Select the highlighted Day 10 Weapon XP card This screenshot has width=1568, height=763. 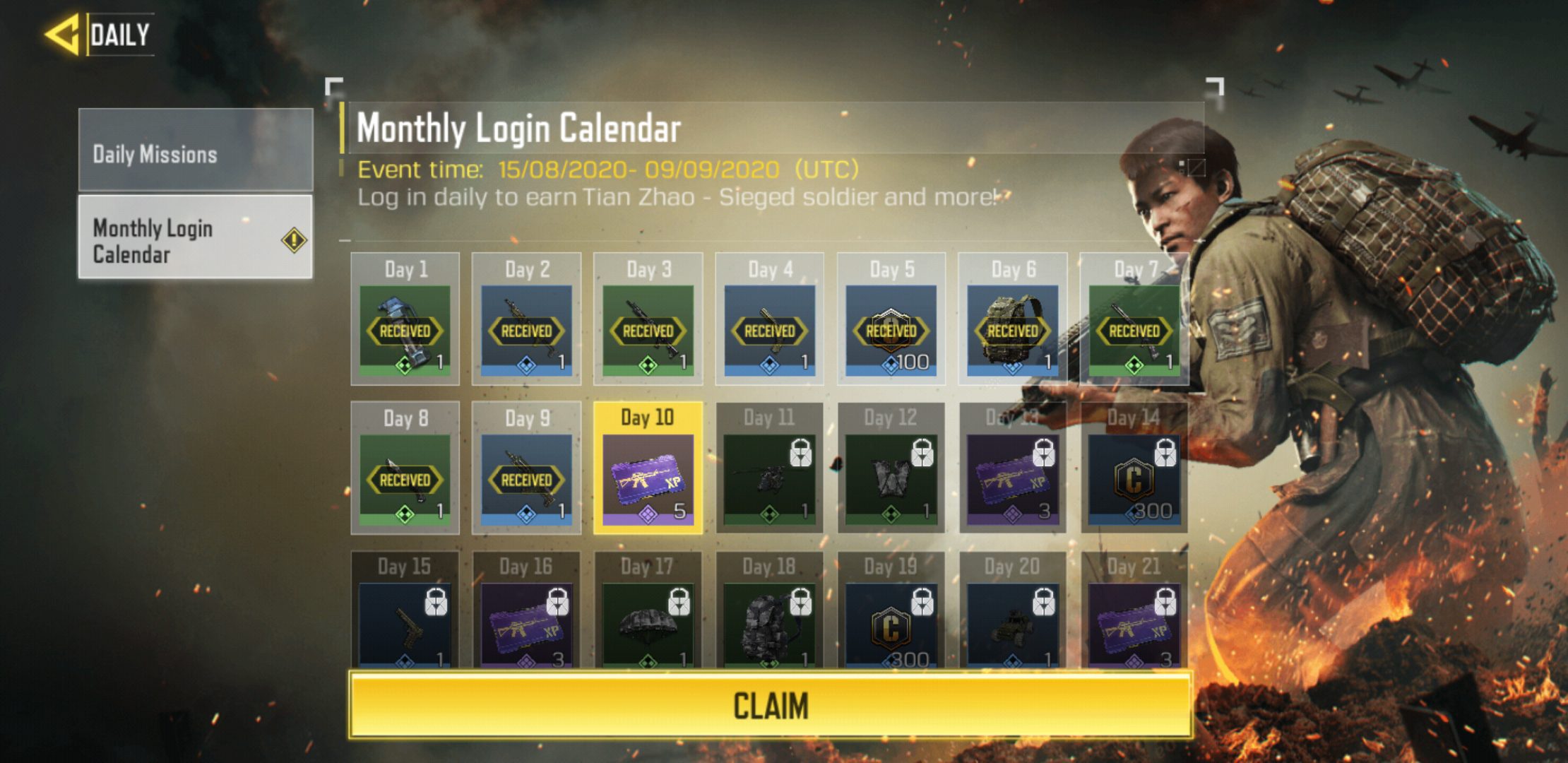pyautogui.click(x=647, y=480)
